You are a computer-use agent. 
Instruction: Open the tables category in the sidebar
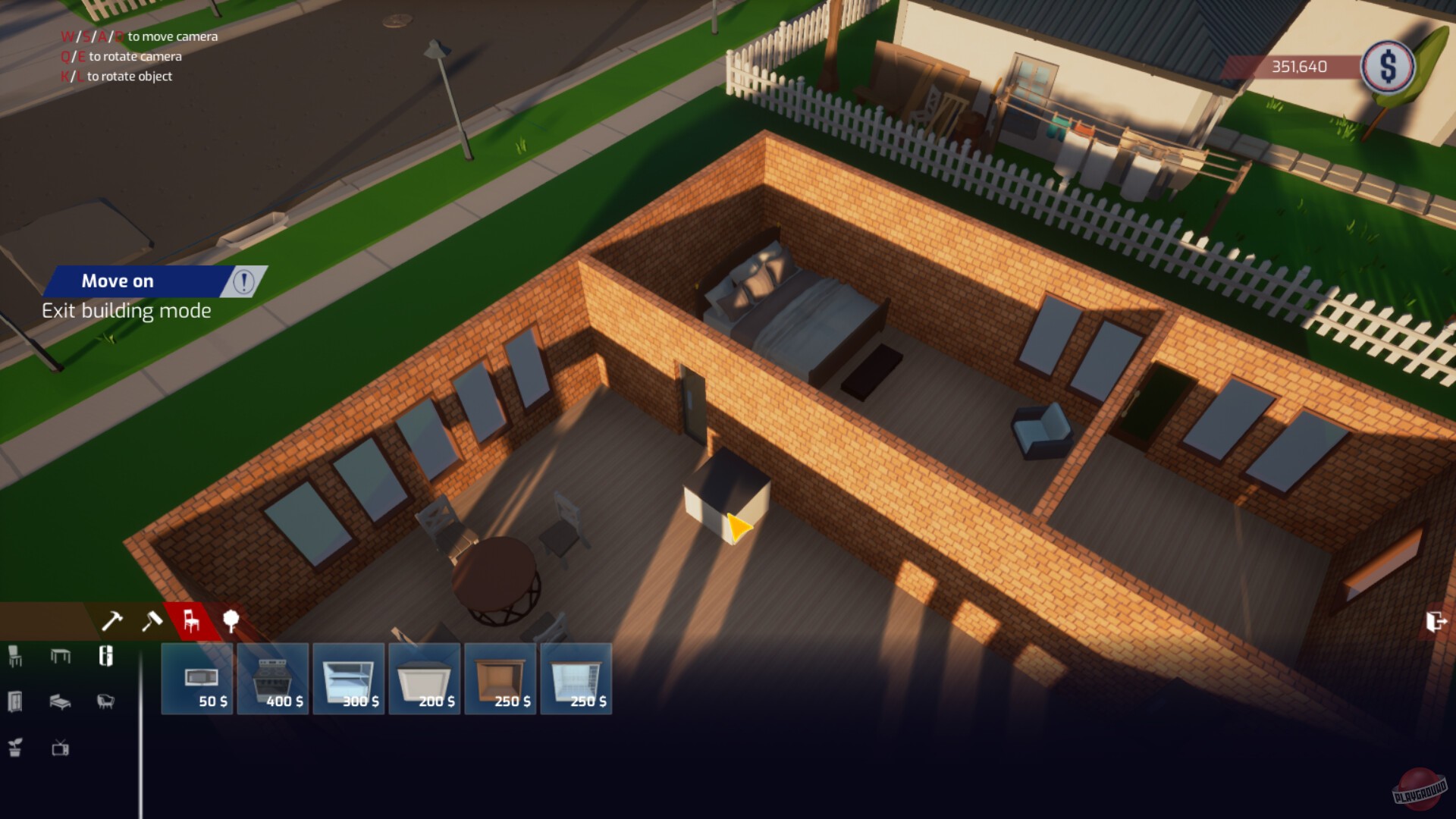pos(62,657)
